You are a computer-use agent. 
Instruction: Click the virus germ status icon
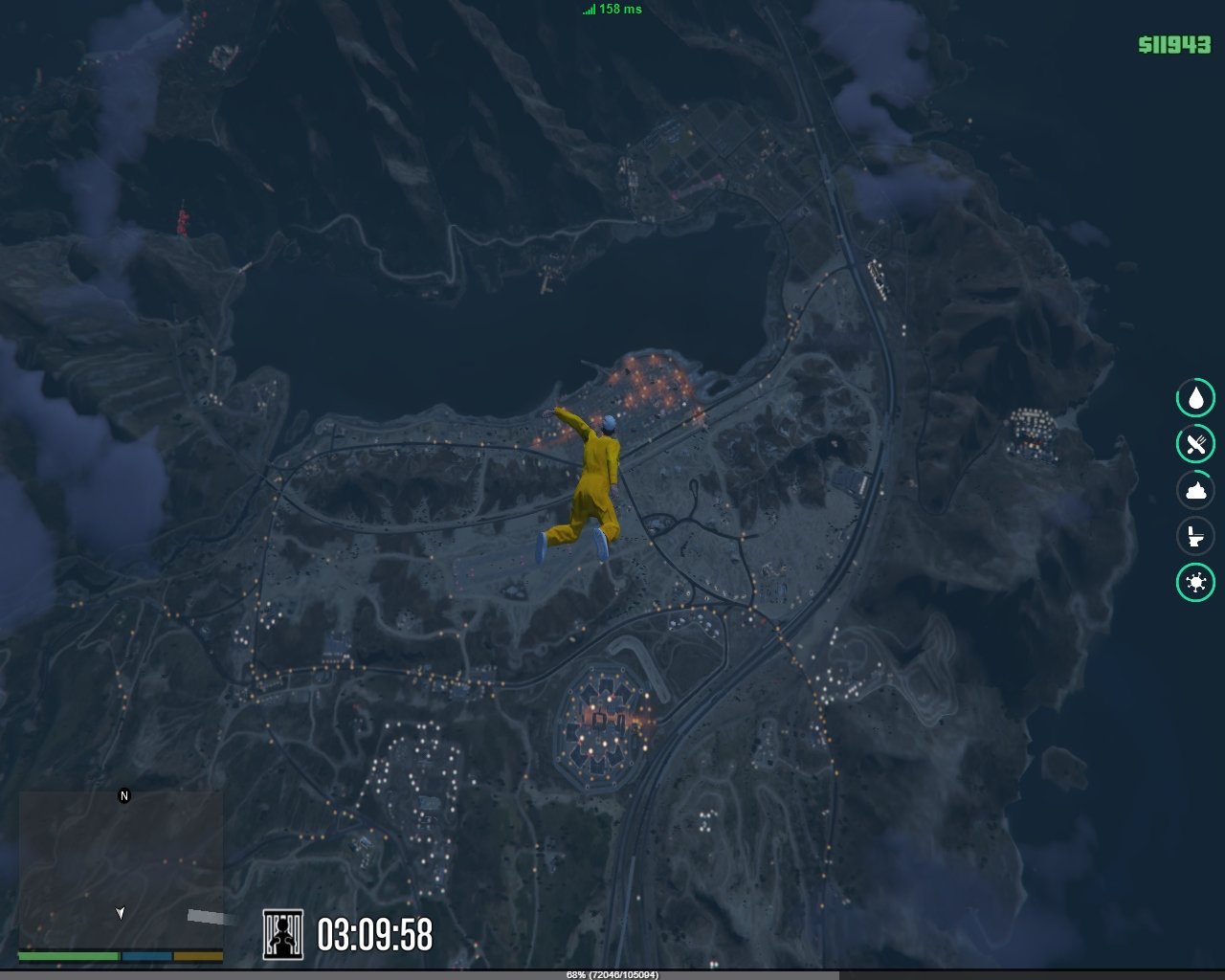(1195, 582)
